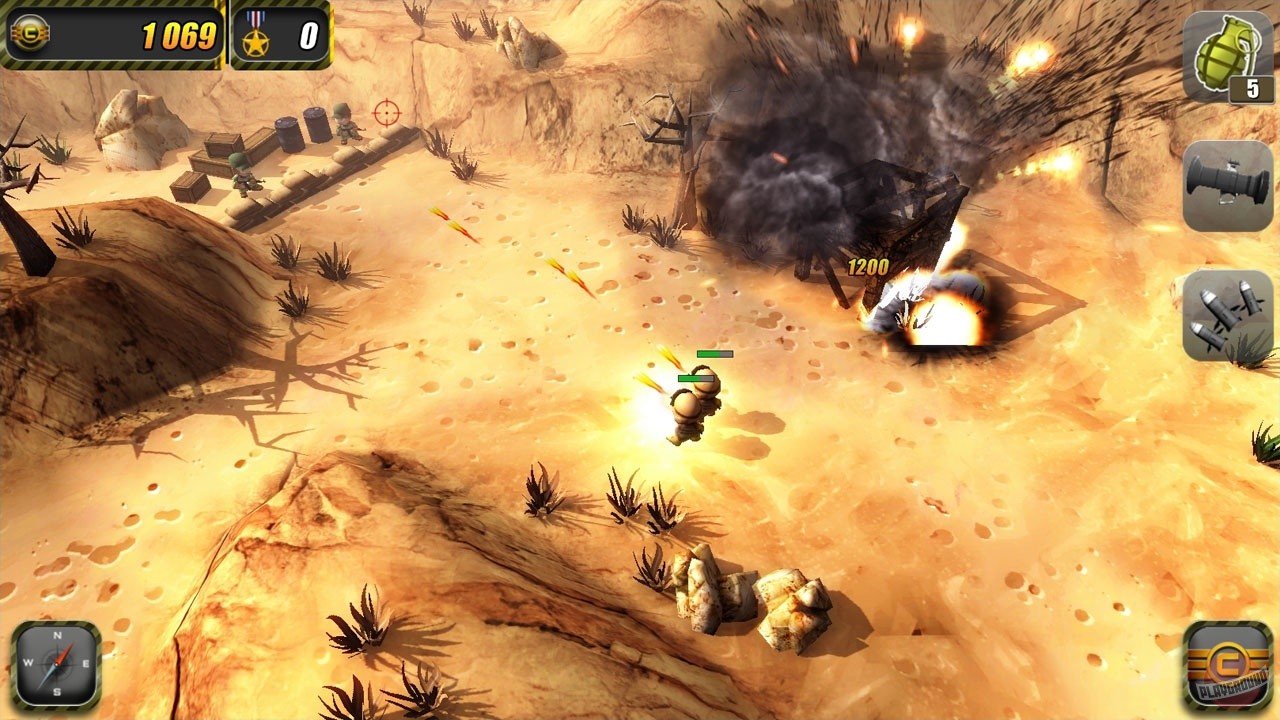The width and height of the screenshot is (1280, 720).
Task: Click the rock pile near the bushes
Action: click(745, 590)
